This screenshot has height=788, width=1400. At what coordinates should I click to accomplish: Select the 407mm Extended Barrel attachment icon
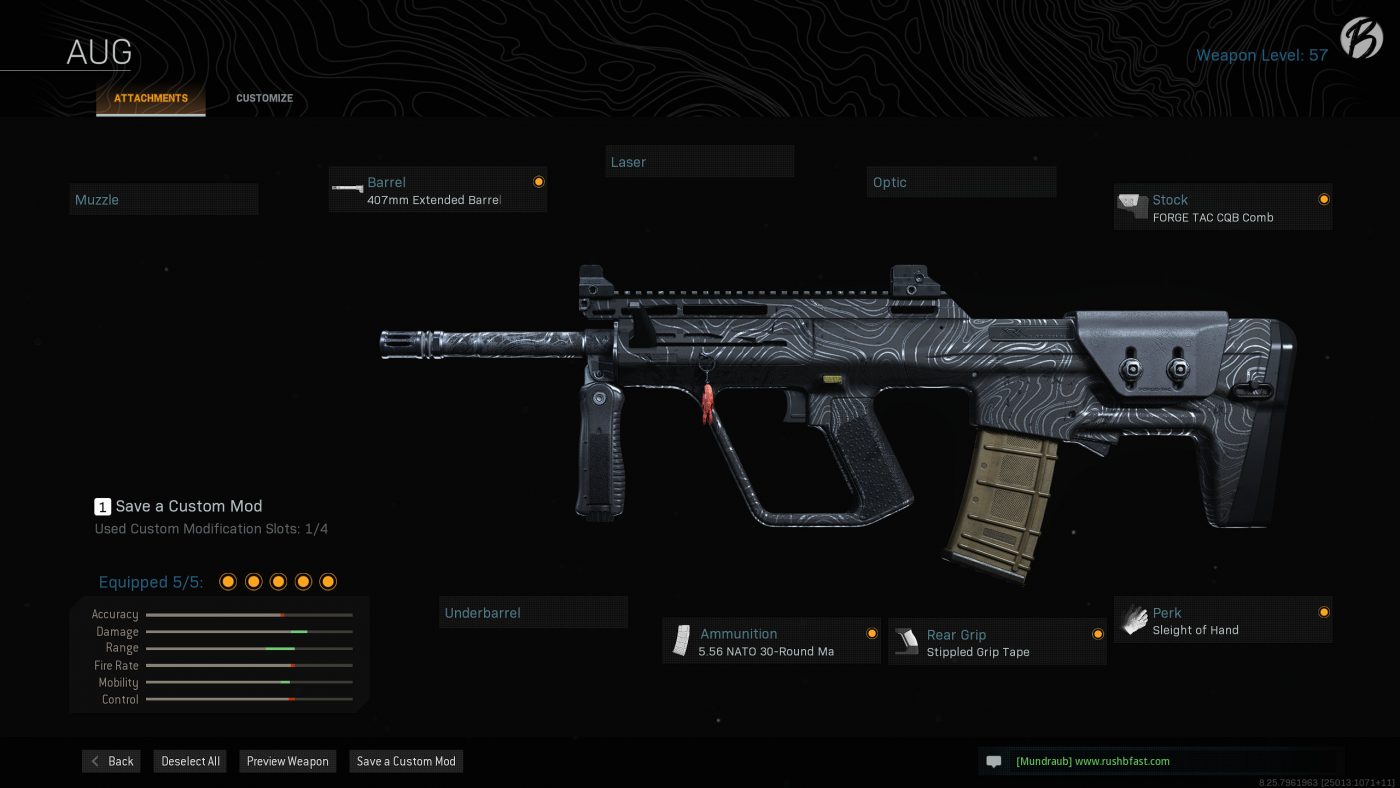click(347, 190)
